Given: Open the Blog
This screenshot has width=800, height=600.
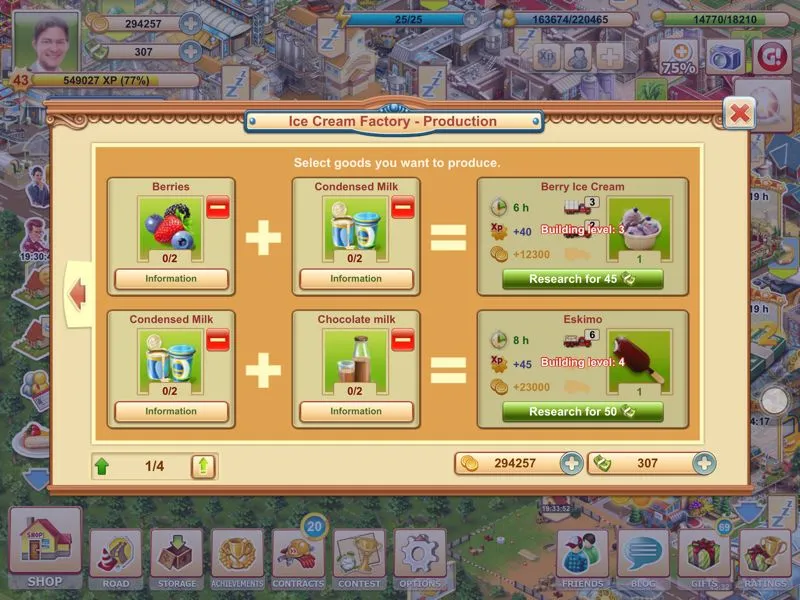Looking at the screenshot, I should [643, 556].
